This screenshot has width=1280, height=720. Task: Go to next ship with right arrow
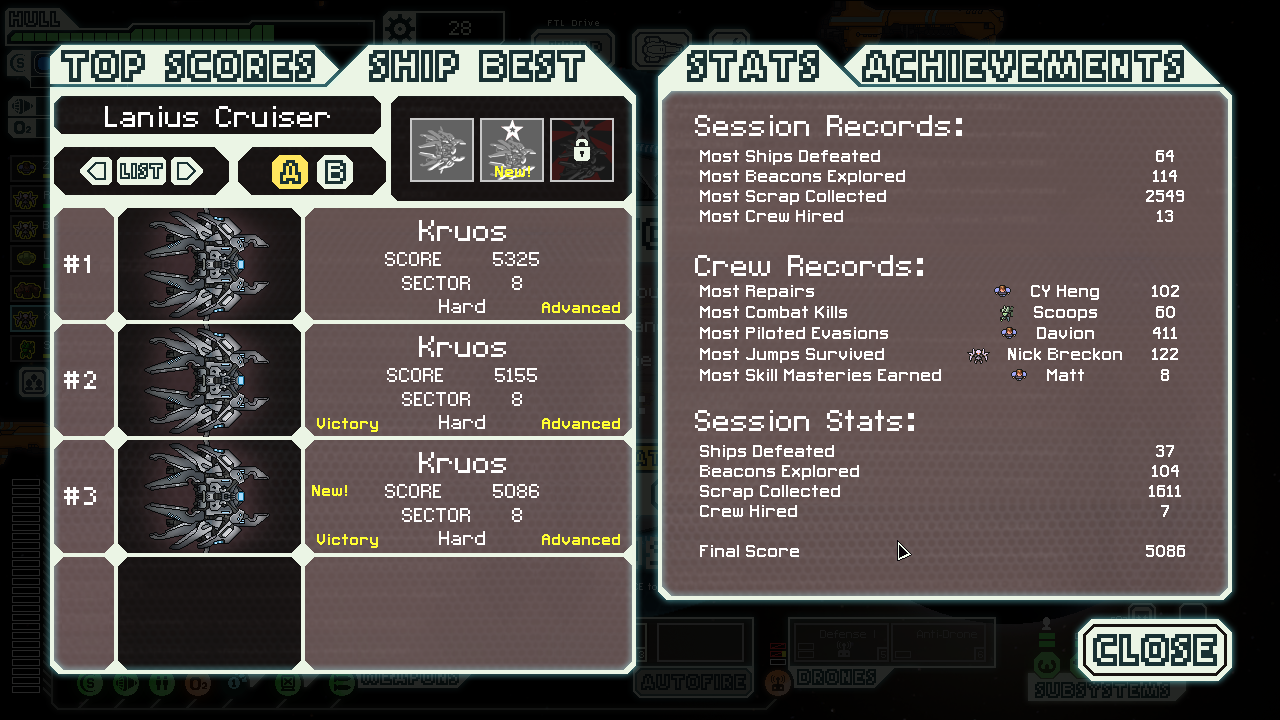click(x=186, y=172)
